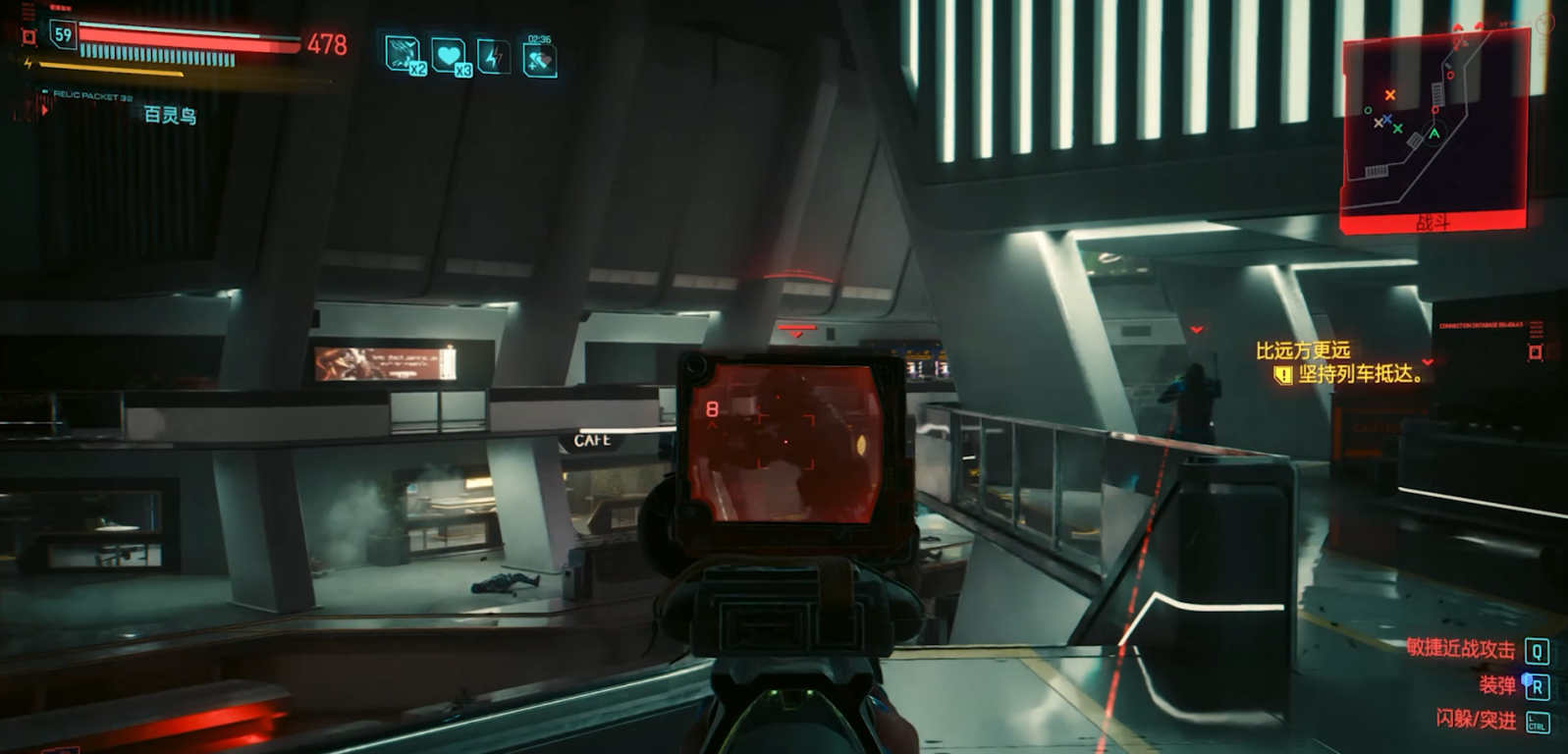
Task: Select the quest title 比远方更远
Action: (x=1303, y=350)
